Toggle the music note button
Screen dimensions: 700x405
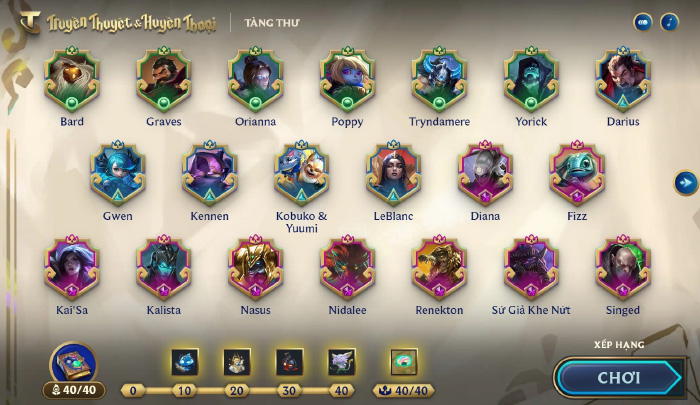(669, 22)
